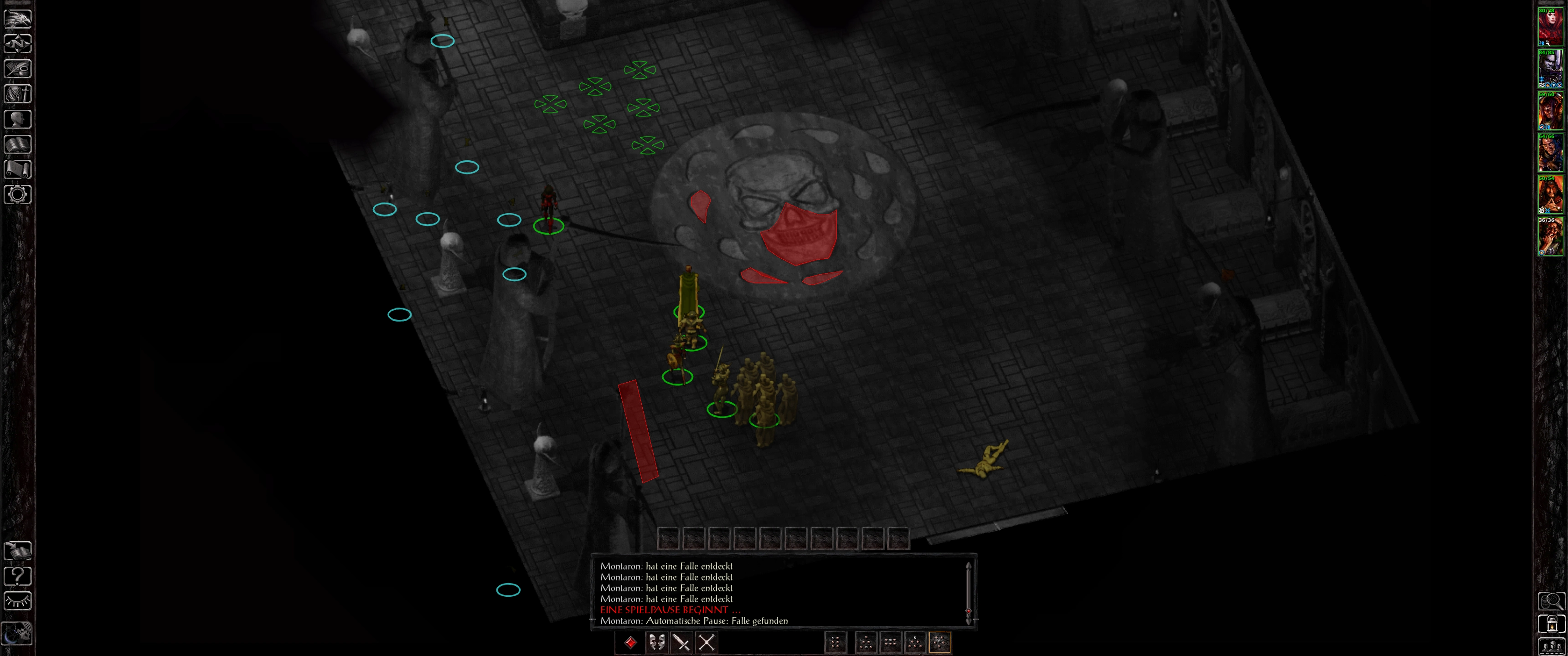The width and height of the screenshot is (1568, 656).
Task: Choose the sword attack action button
Action: tap(681, 642)
